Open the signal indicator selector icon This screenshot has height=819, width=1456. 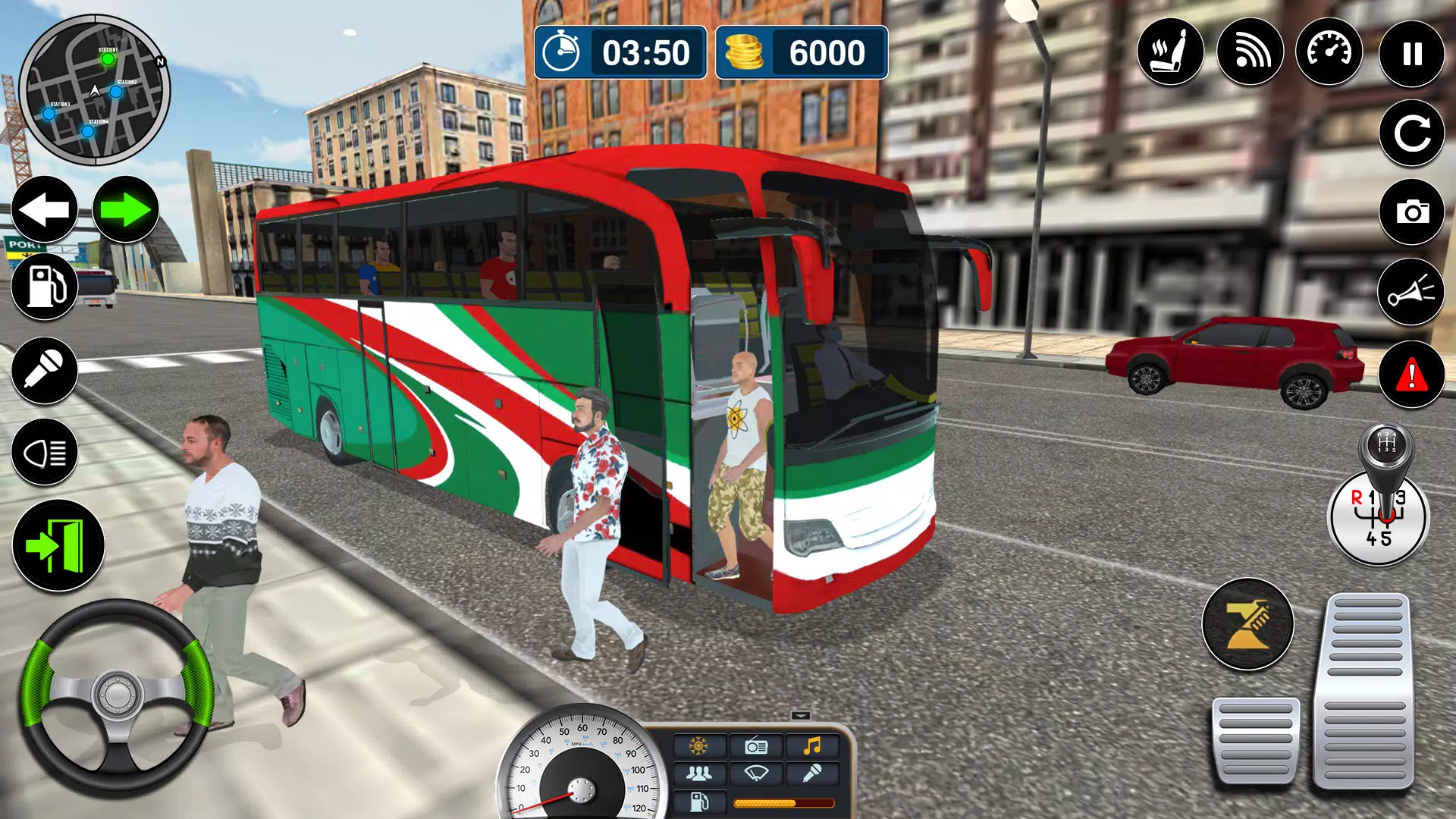click(x=1250, y=52)
